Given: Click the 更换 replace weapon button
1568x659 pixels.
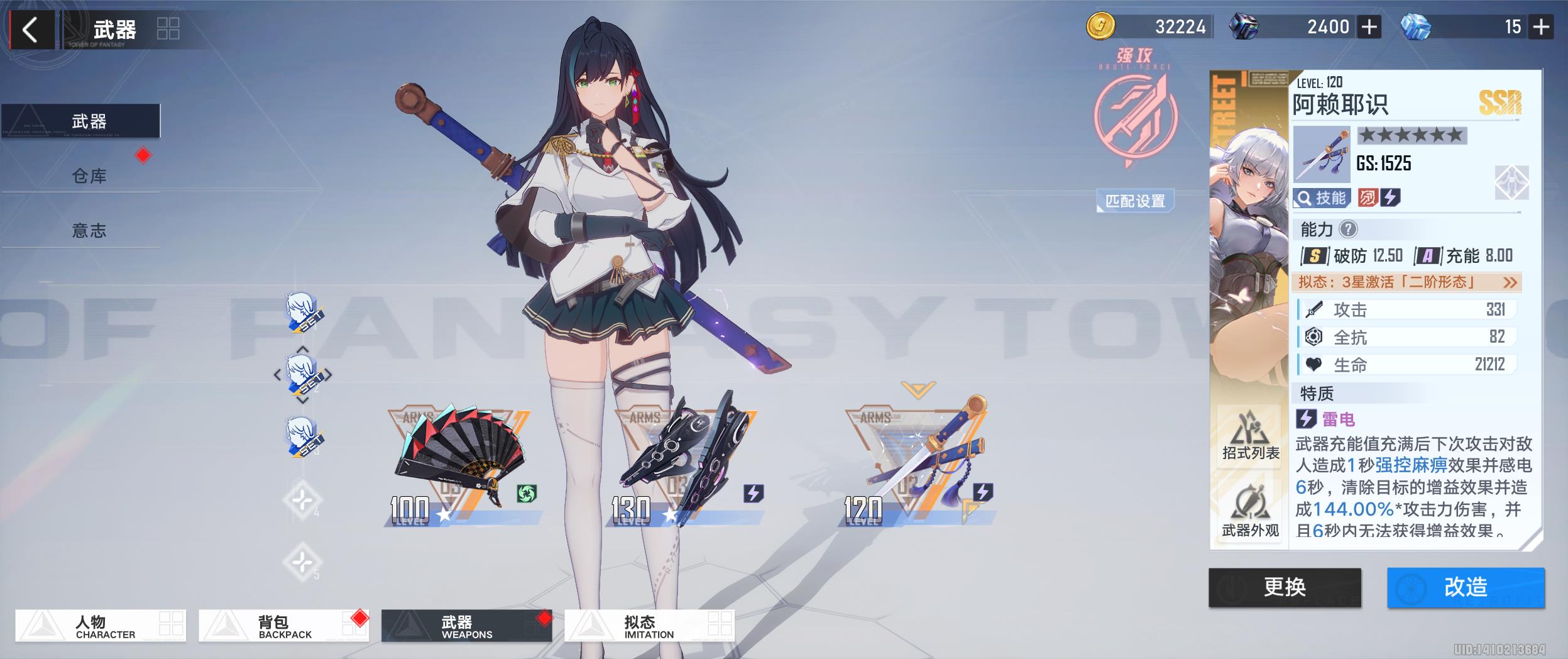Looking at the screenshot, I should [x=1285, y=587].
